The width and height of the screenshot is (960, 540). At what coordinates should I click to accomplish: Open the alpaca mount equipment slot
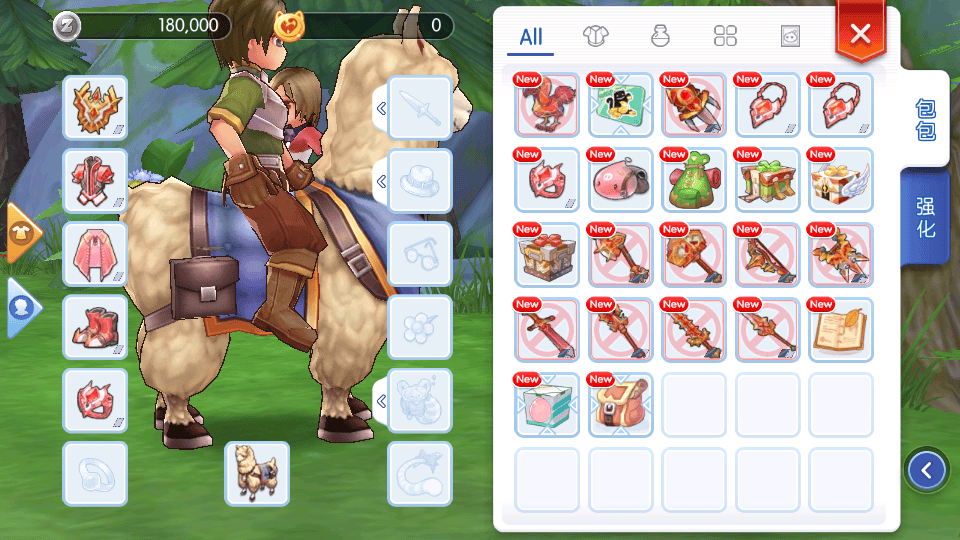[x=257, y=474]
